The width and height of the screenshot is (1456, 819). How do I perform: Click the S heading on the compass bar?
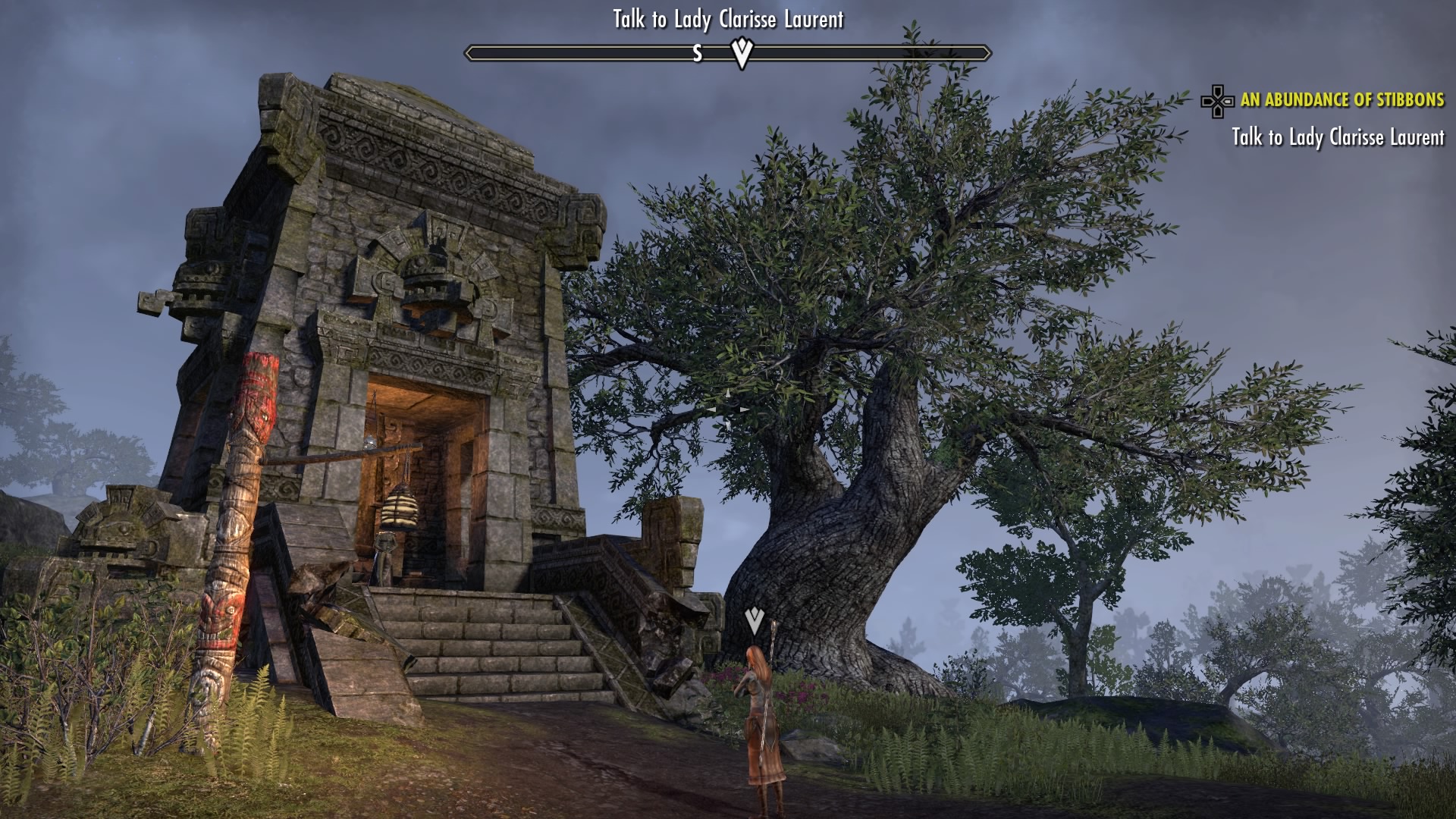pos(698,53)
